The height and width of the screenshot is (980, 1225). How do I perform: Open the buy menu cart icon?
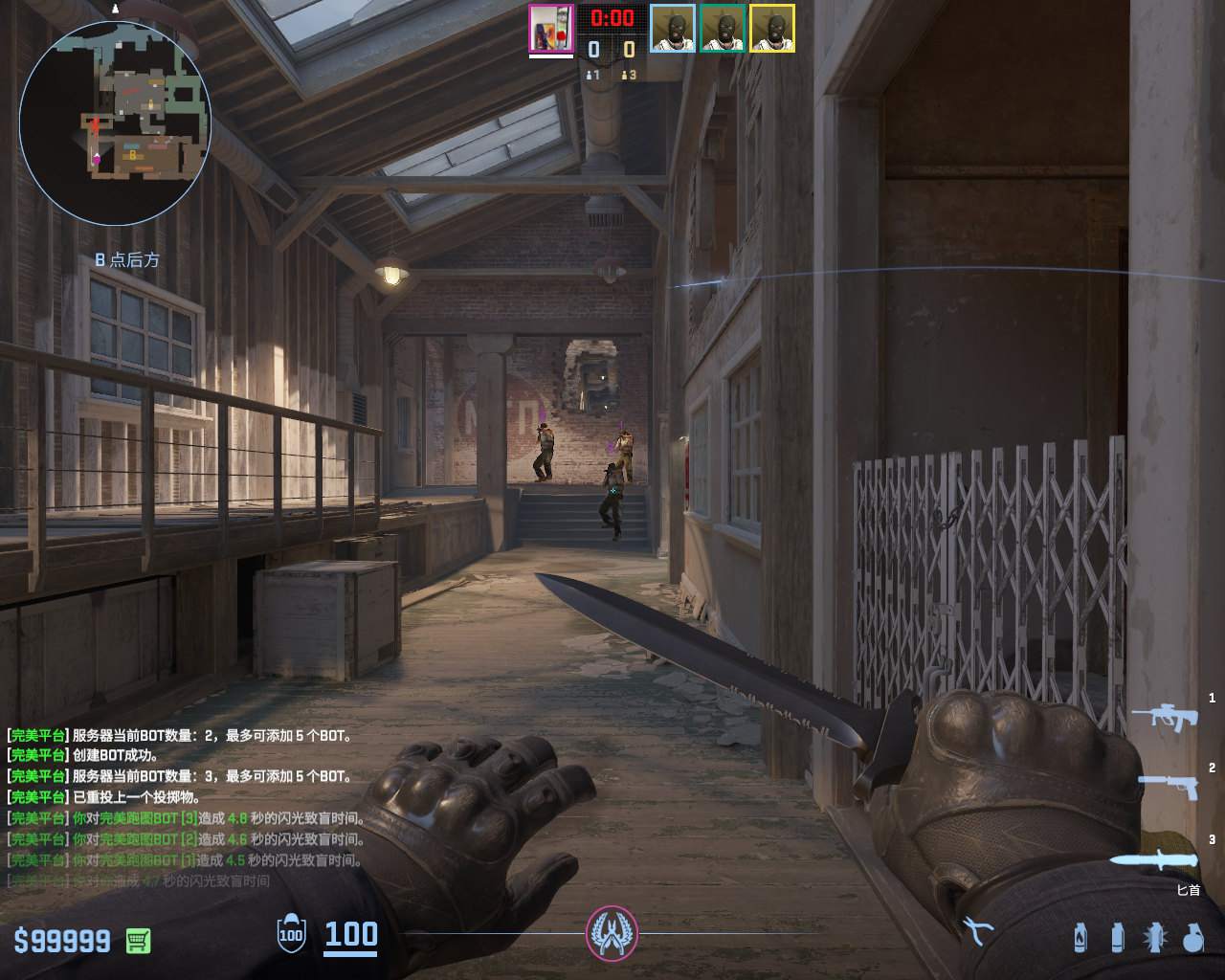click(x=138, y=941)
